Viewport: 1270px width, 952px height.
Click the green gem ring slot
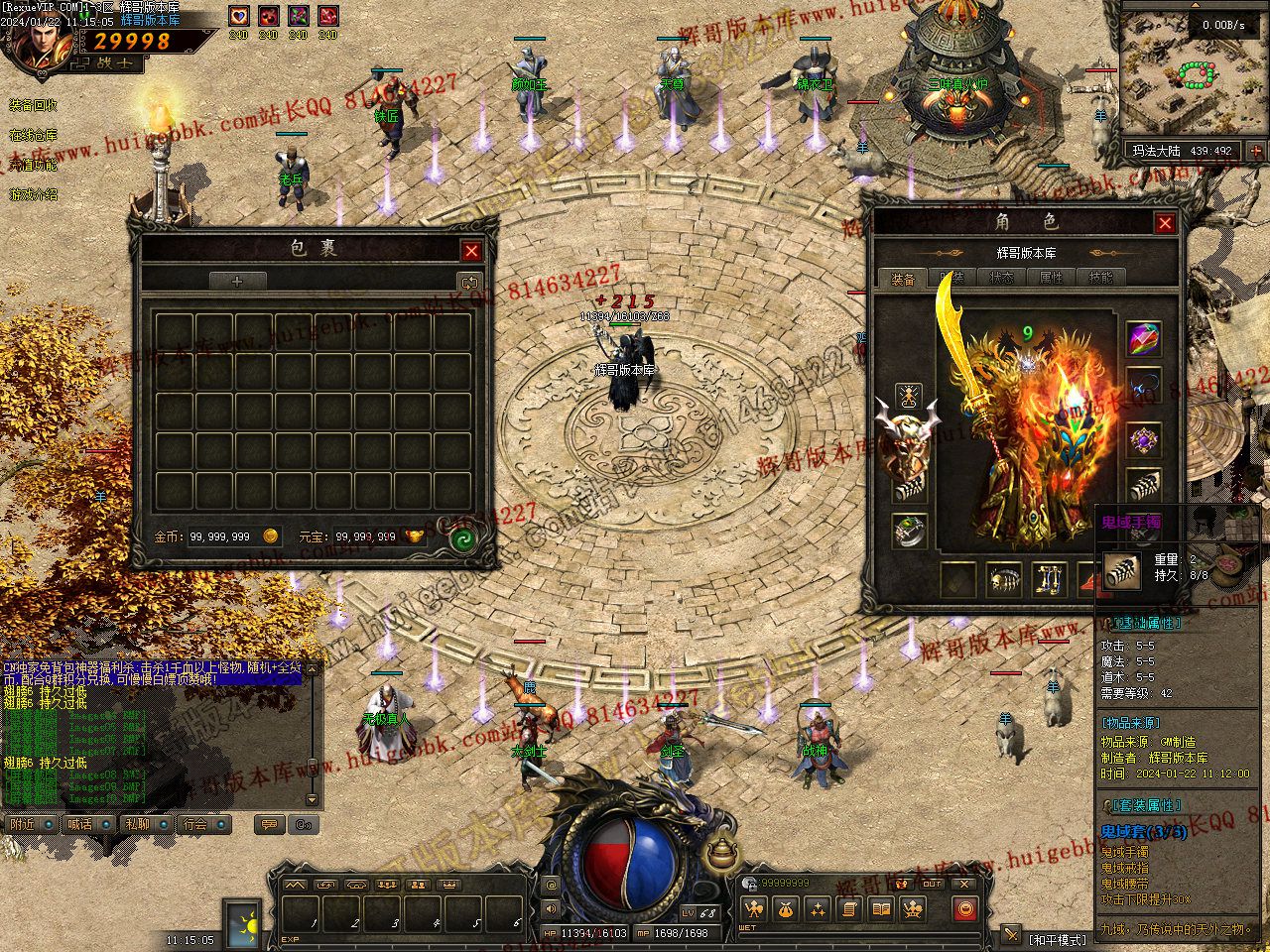point(909,532)
